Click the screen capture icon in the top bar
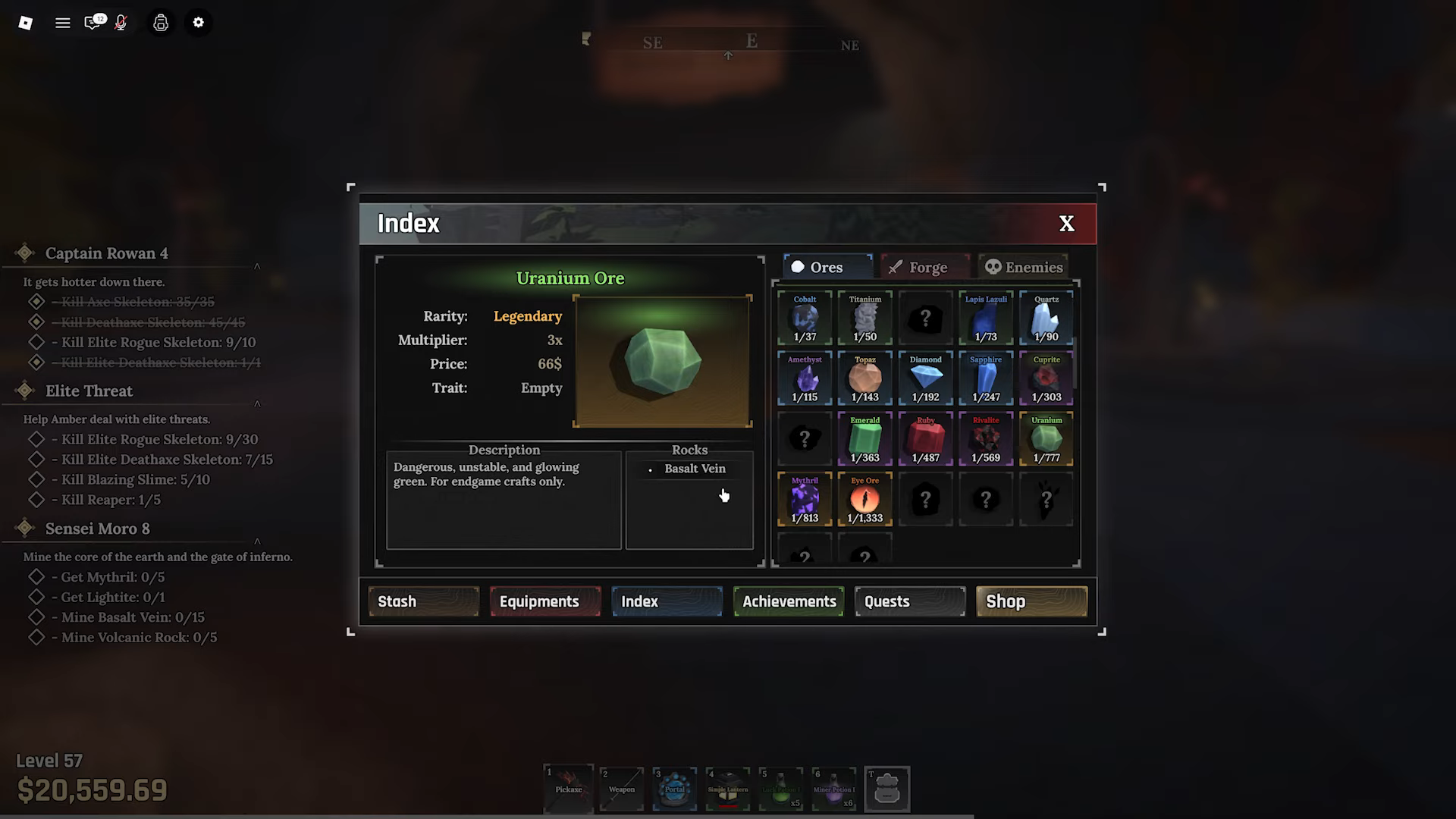 coord(160,23)
